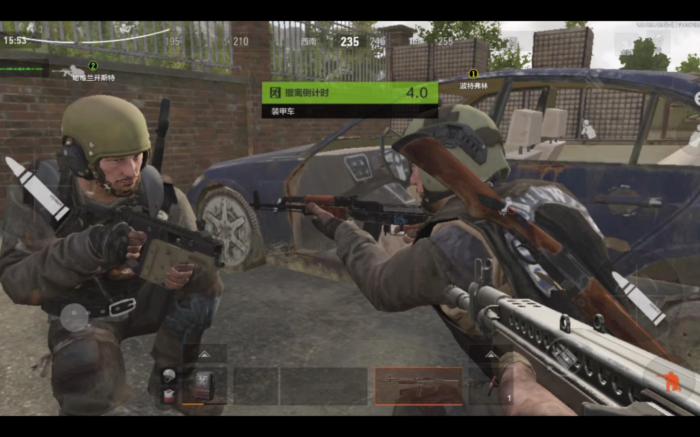Tap the green evacuation countdown banner
700x437 pixels.
350,93
